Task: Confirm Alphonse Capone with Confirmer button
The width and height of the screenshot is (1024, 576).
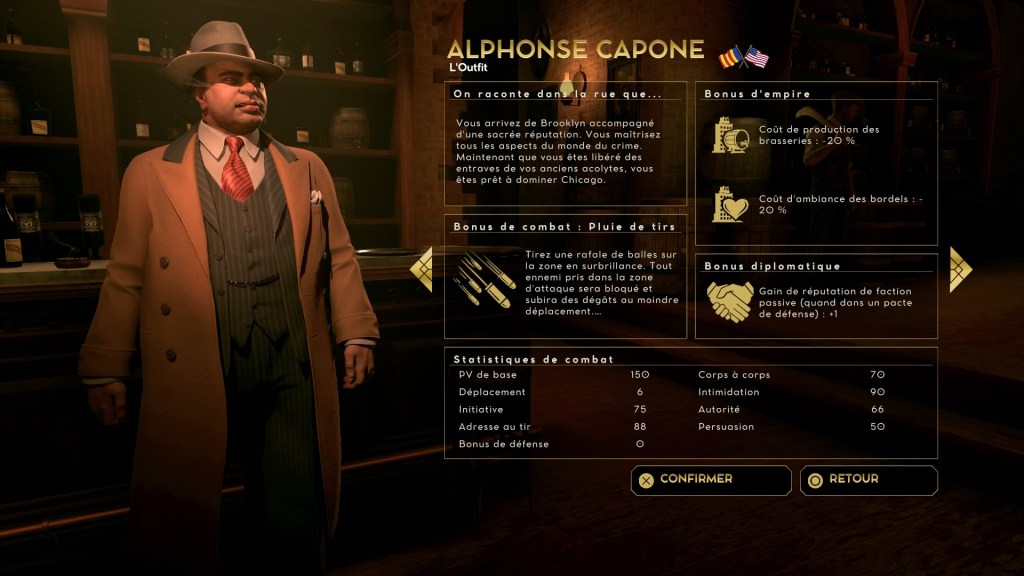Action: pyautogui.click(x=710, y=480)
